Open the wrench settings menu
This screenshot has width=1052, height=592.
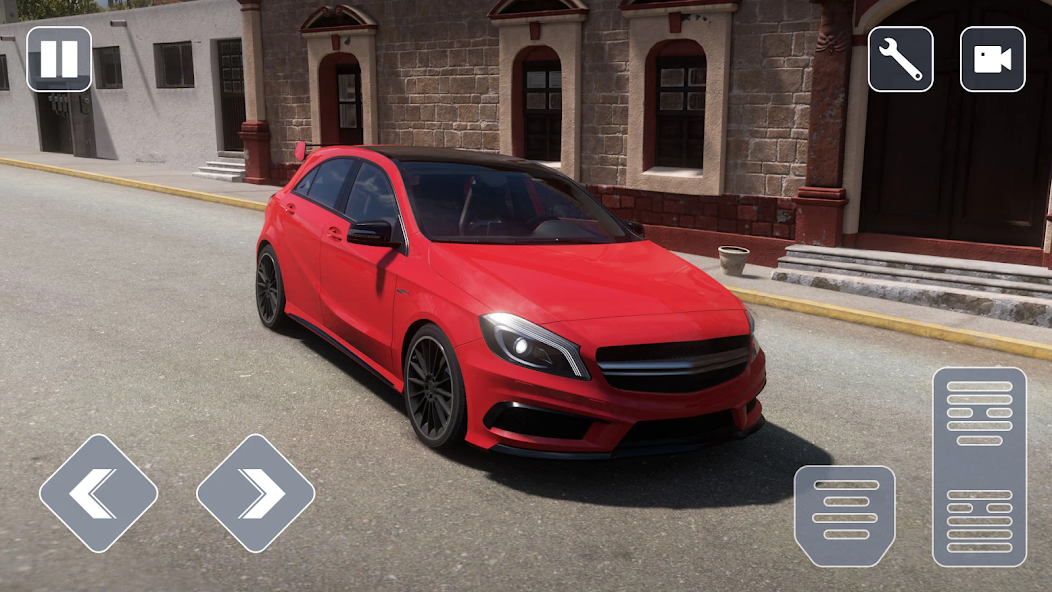point(900,59)
